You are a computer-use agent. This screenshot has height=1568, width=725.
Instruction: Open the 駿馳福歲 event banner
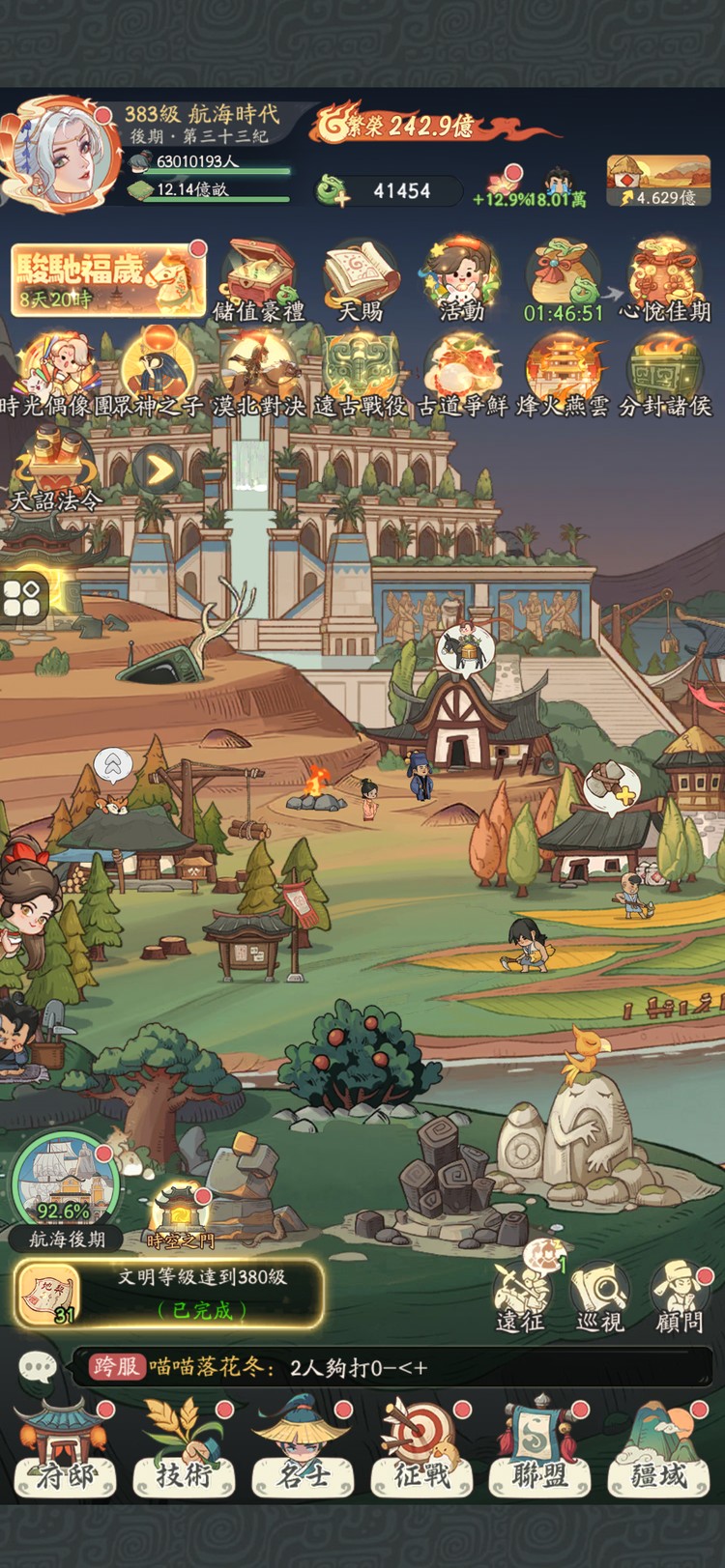coord(106,278)
